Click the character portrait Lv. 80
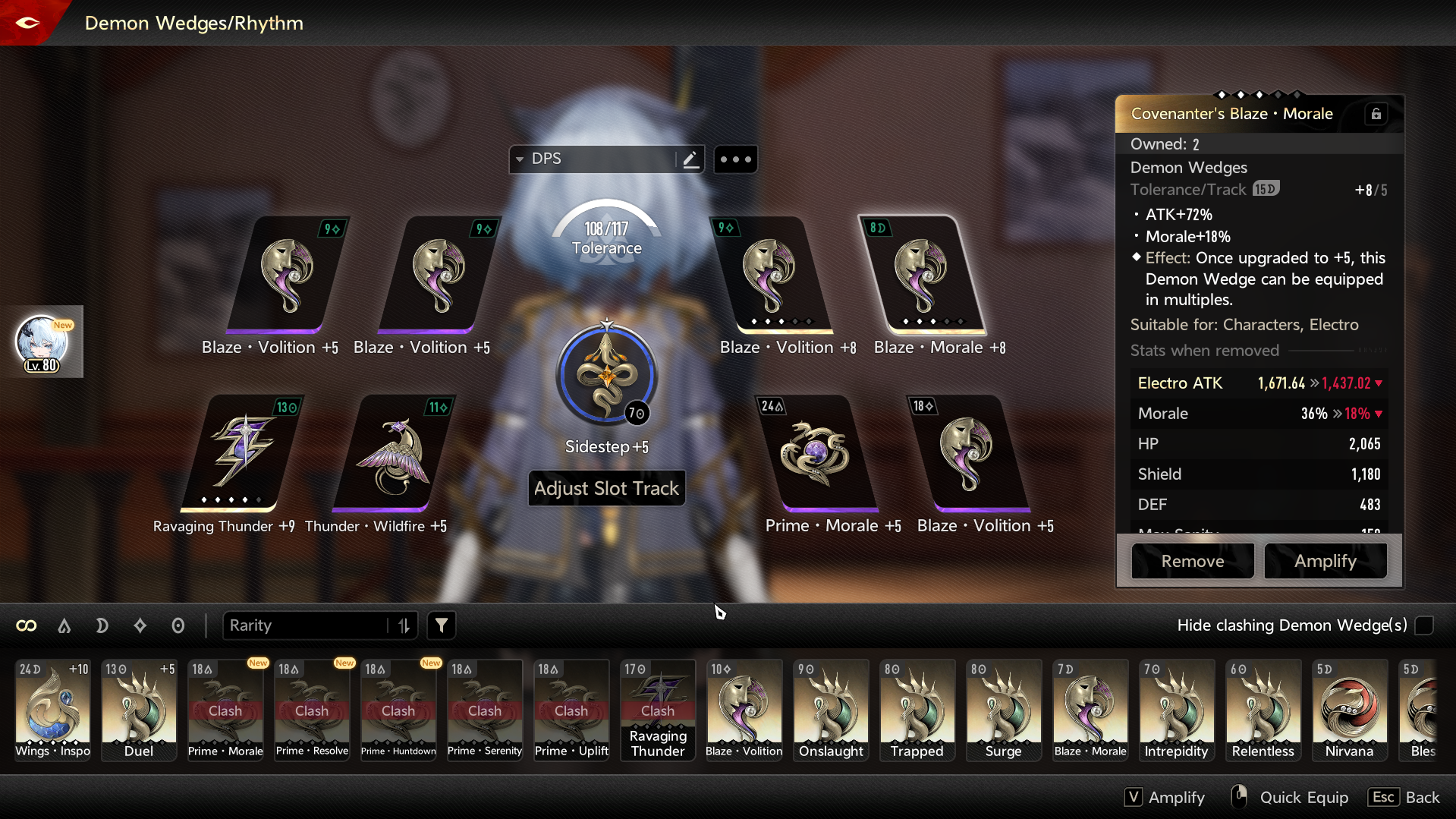This screenshot has height=819, width=1456. (42, 342)
